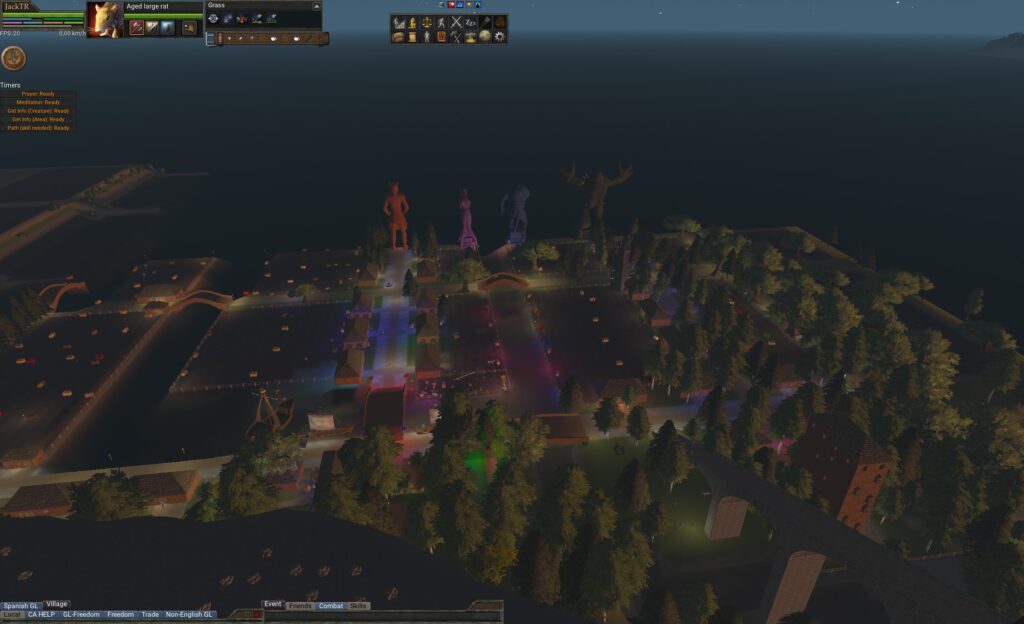Open the Friends tab
The height and width of the screenshot is (624, 1024).
300,606
